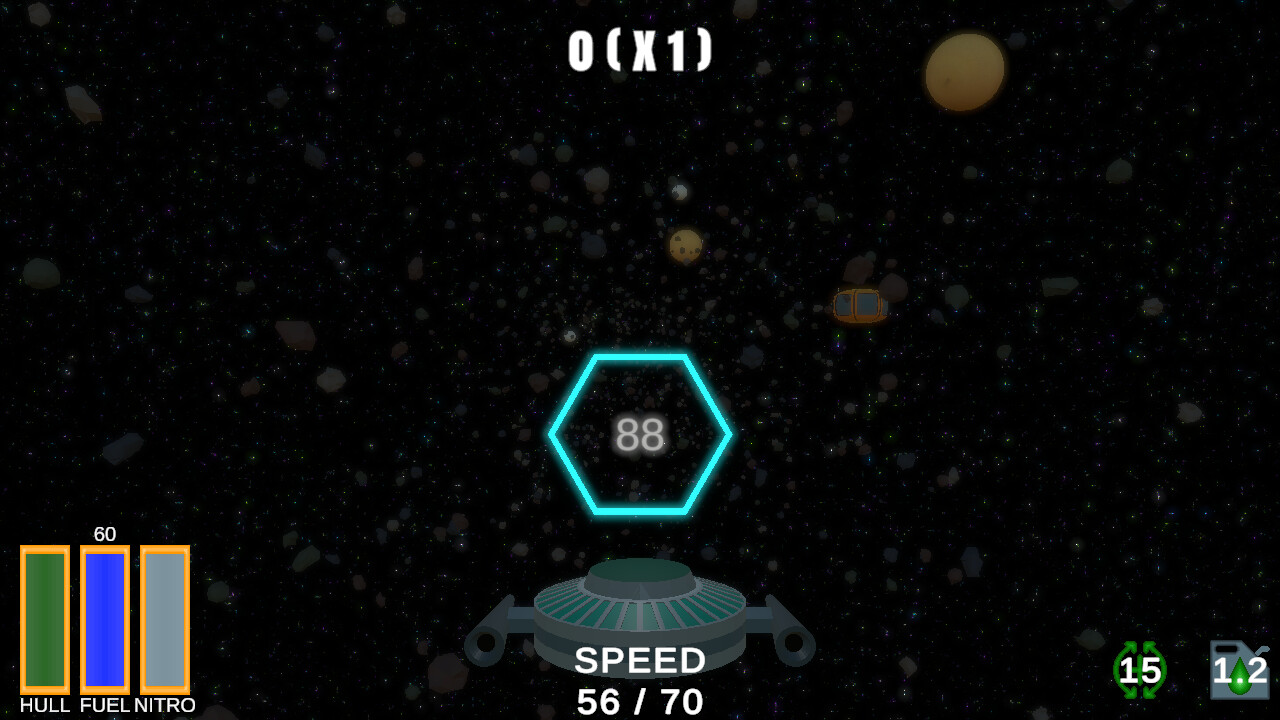Select the orange enemy ship on the right

coord(858,306)
